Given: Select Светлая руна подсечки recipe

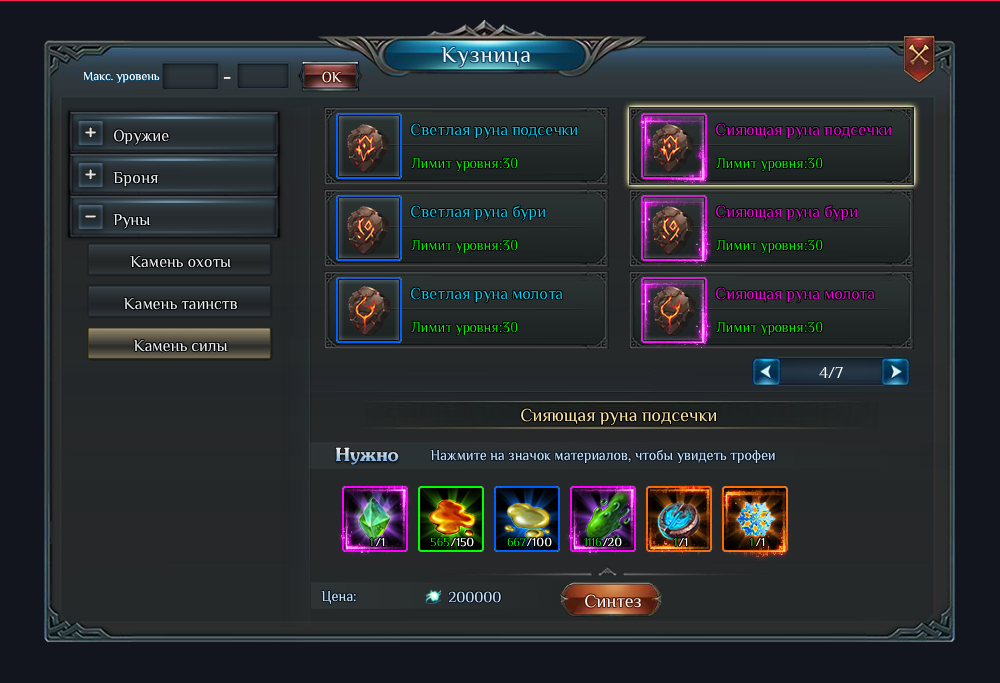Looking at the screenshot, I should (468, 146).
